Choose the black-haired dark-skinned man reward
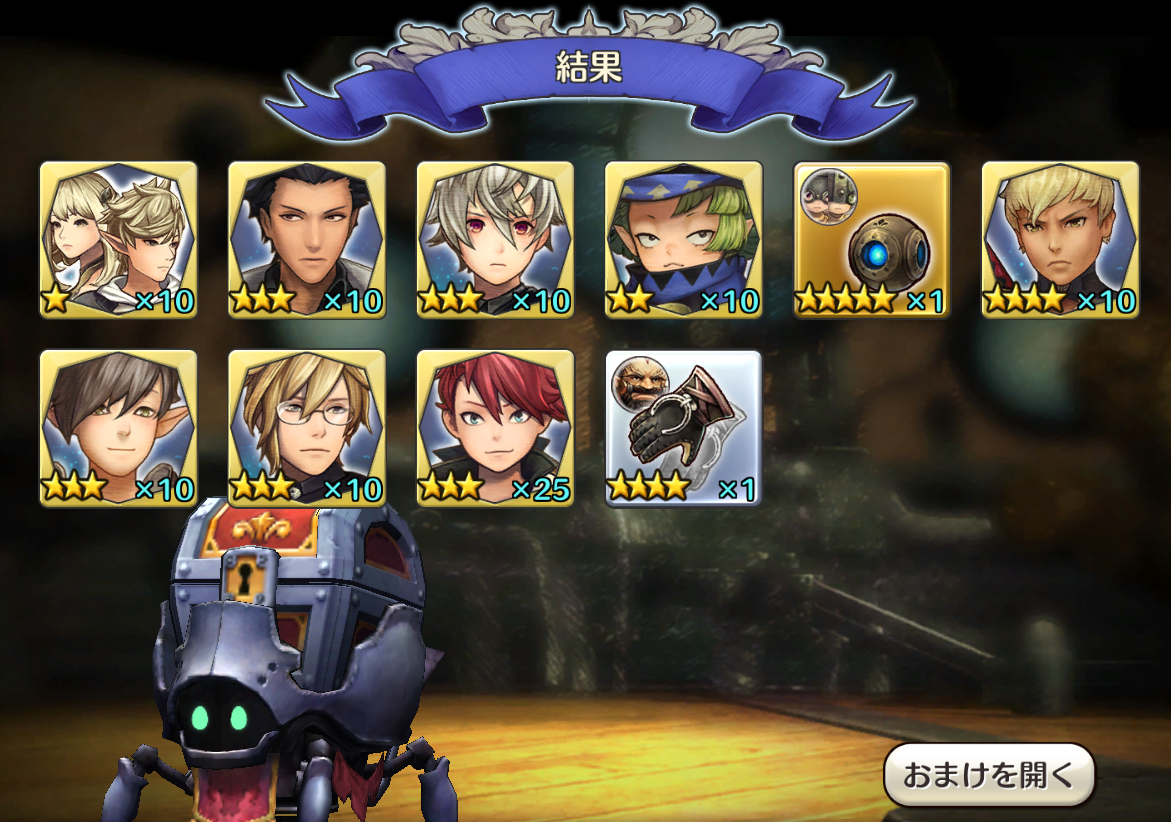 (307, 240)
